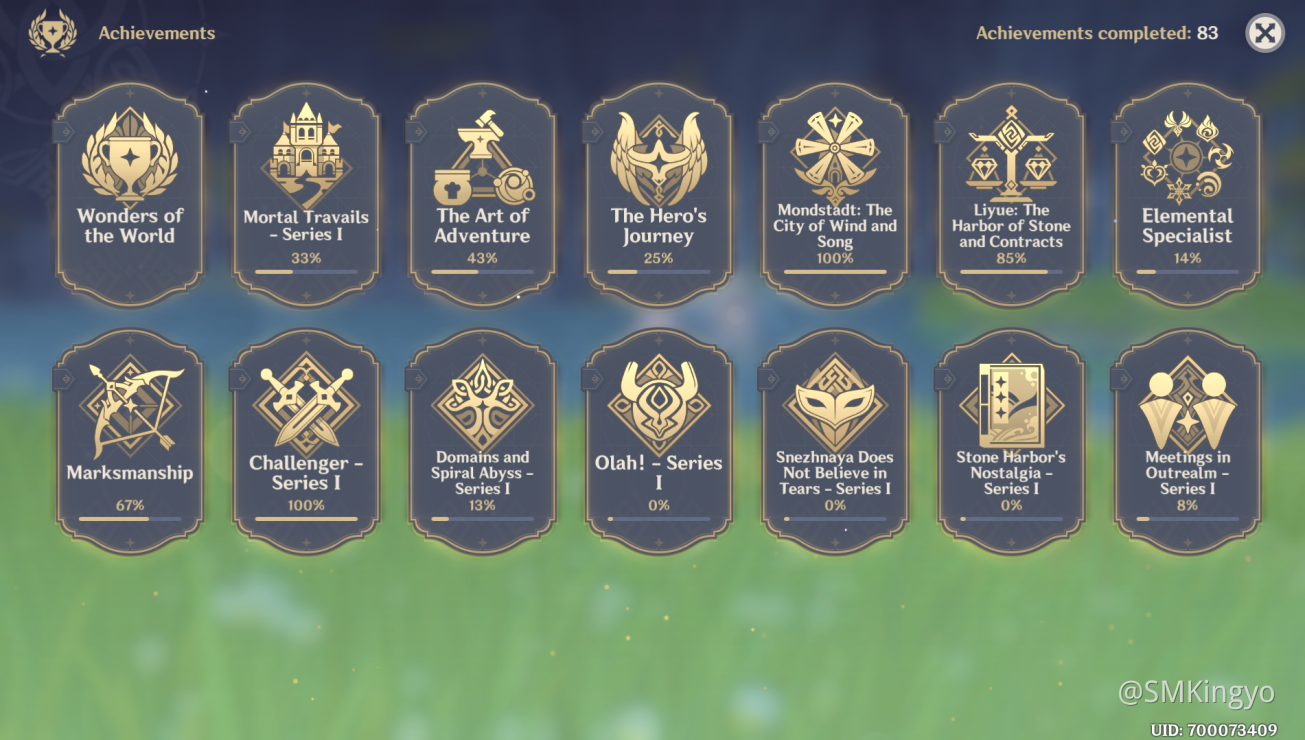This screenshot has height=740, width=1305.
Task: Click the Achievements completed: 83 counter
Action: pos(1094,33)
